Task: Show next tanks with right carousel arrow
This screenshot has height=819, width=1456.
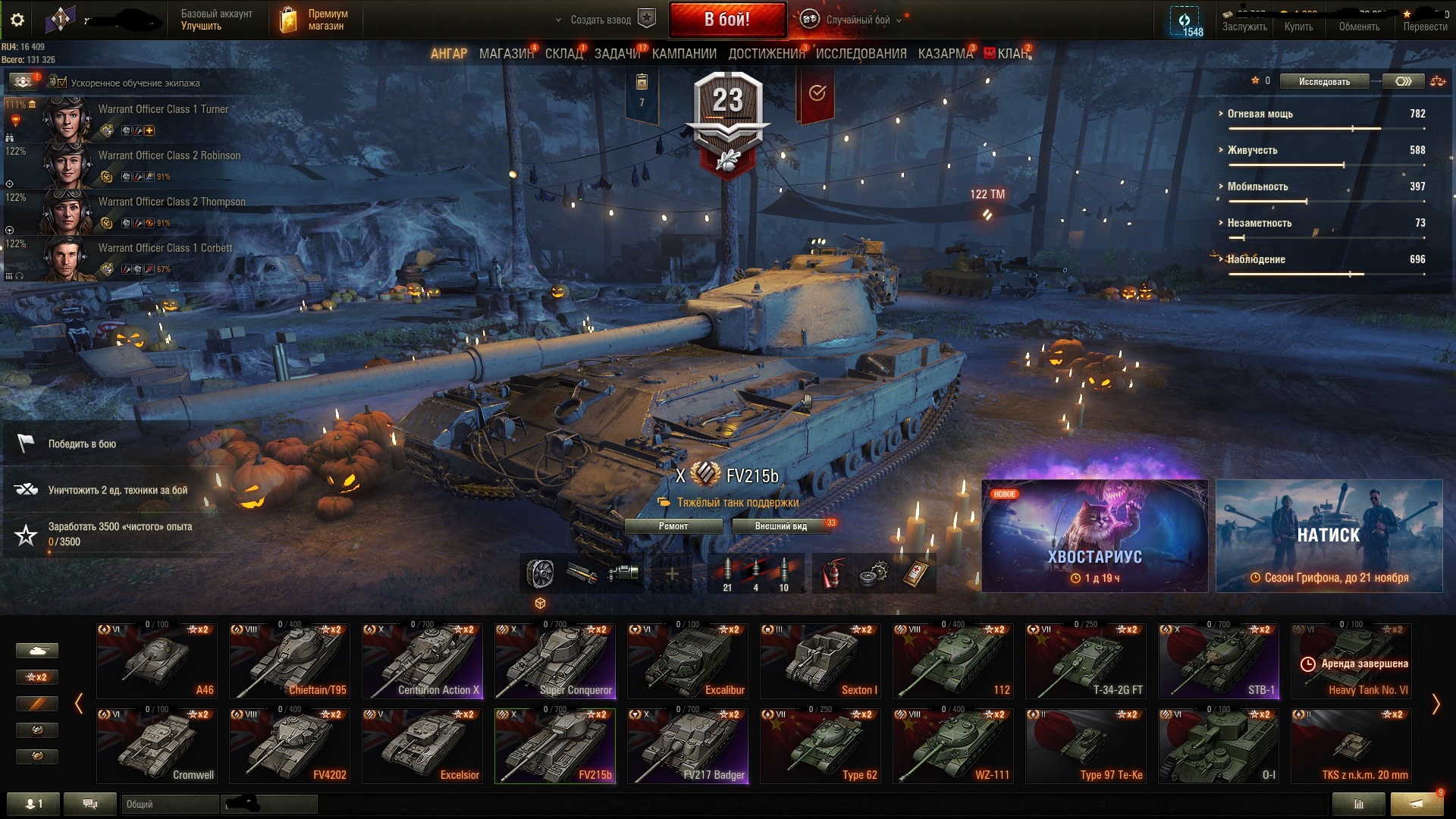Action: click(1435, 704)
